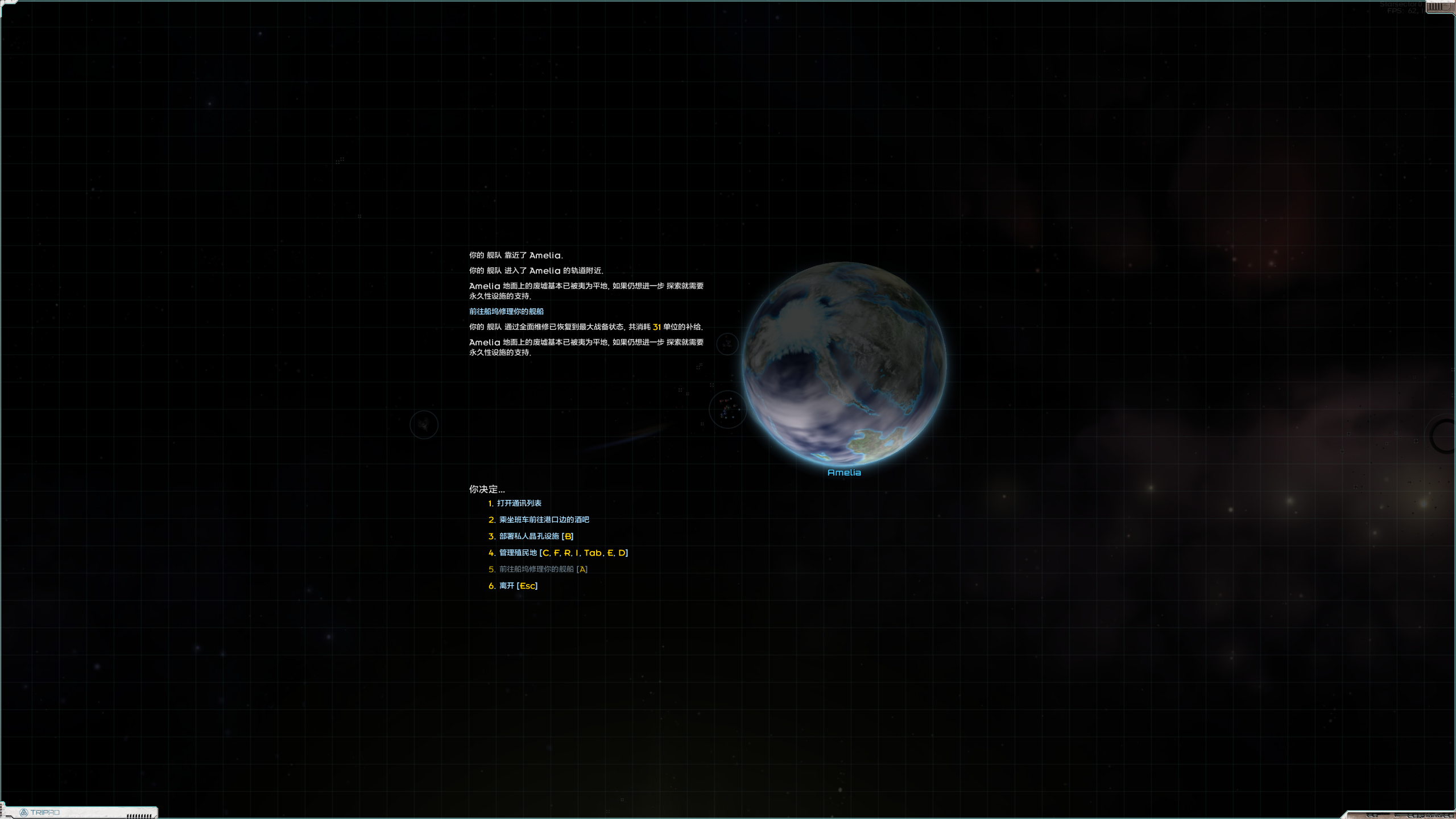The height and width of the screenshot is (819, 1456).
Task: Click the ship sprites inside the lower circle
Action: [x=727, y=408]
